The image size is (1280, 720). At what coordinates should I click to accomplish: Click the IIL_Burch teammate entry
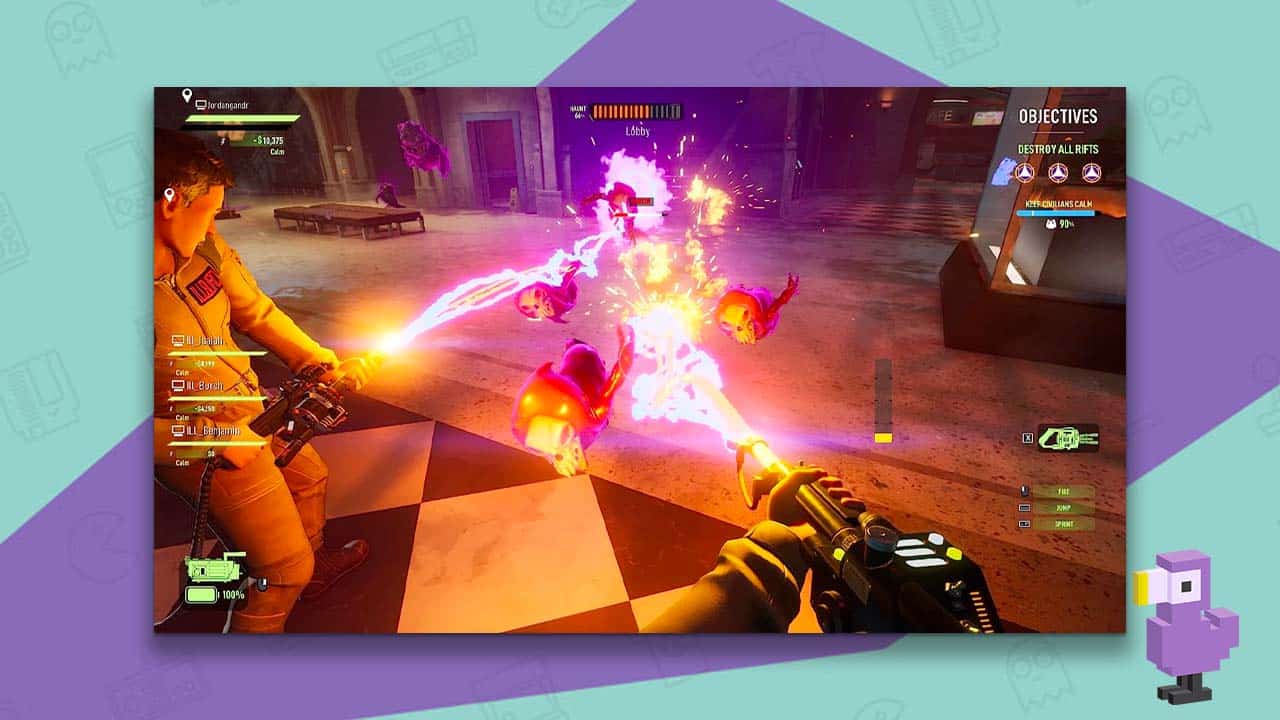tap(203, 386)
